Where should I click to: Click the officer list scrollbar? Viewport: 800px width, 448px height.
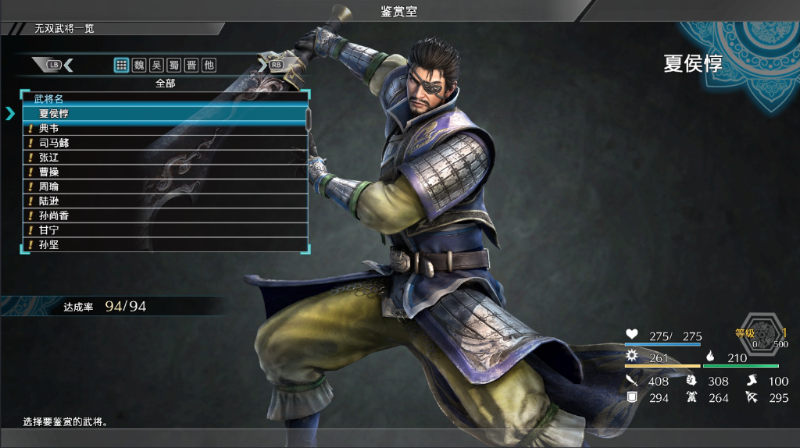click(309, 118)
